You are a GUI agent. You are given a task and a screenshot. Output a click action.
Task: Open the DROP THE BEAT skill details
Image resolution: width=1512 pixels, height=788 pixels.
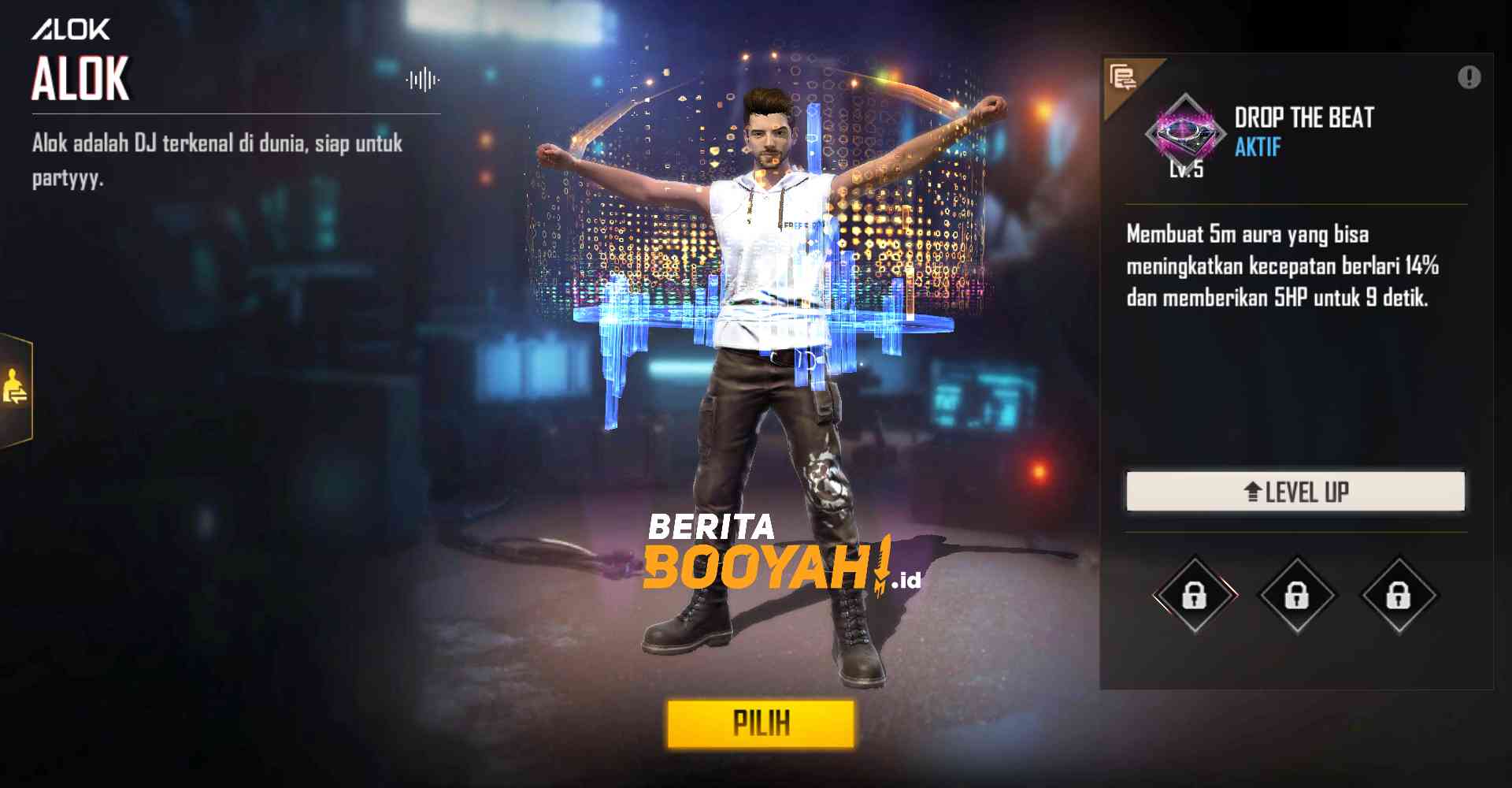pyautogui.click(x=1302, y=118)
